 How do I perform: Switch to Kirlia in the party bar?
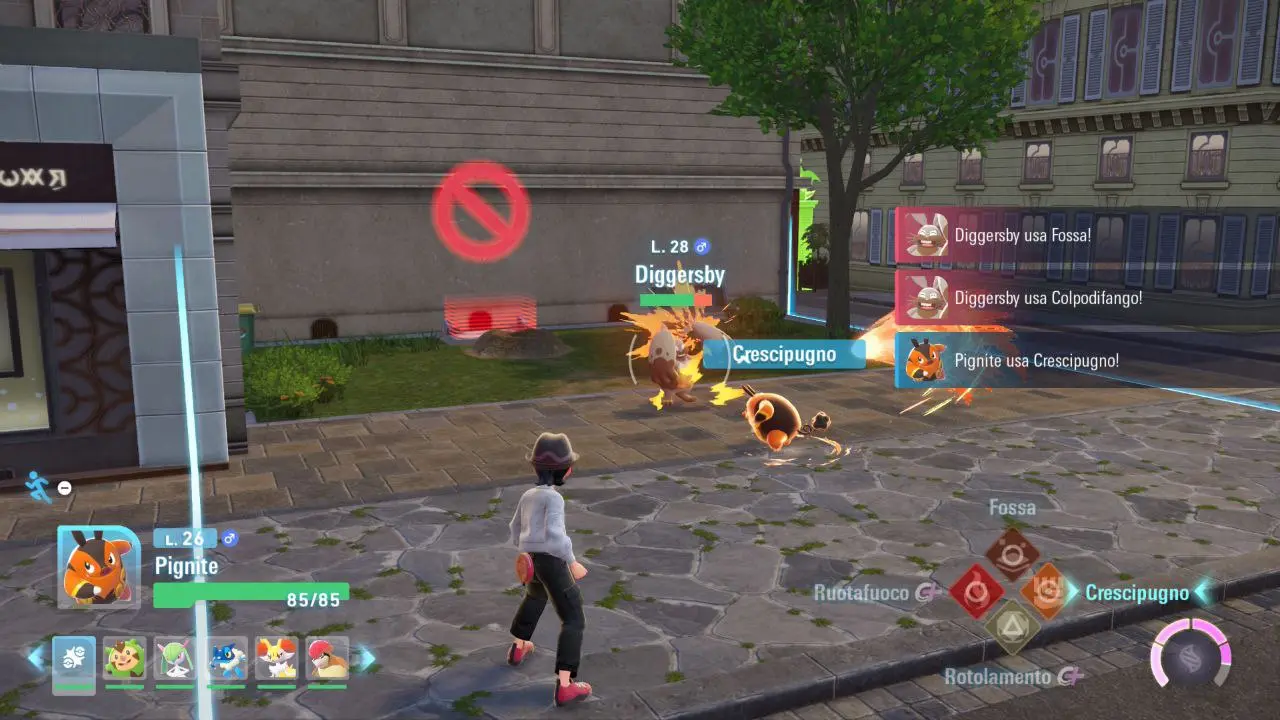[175, 660]
